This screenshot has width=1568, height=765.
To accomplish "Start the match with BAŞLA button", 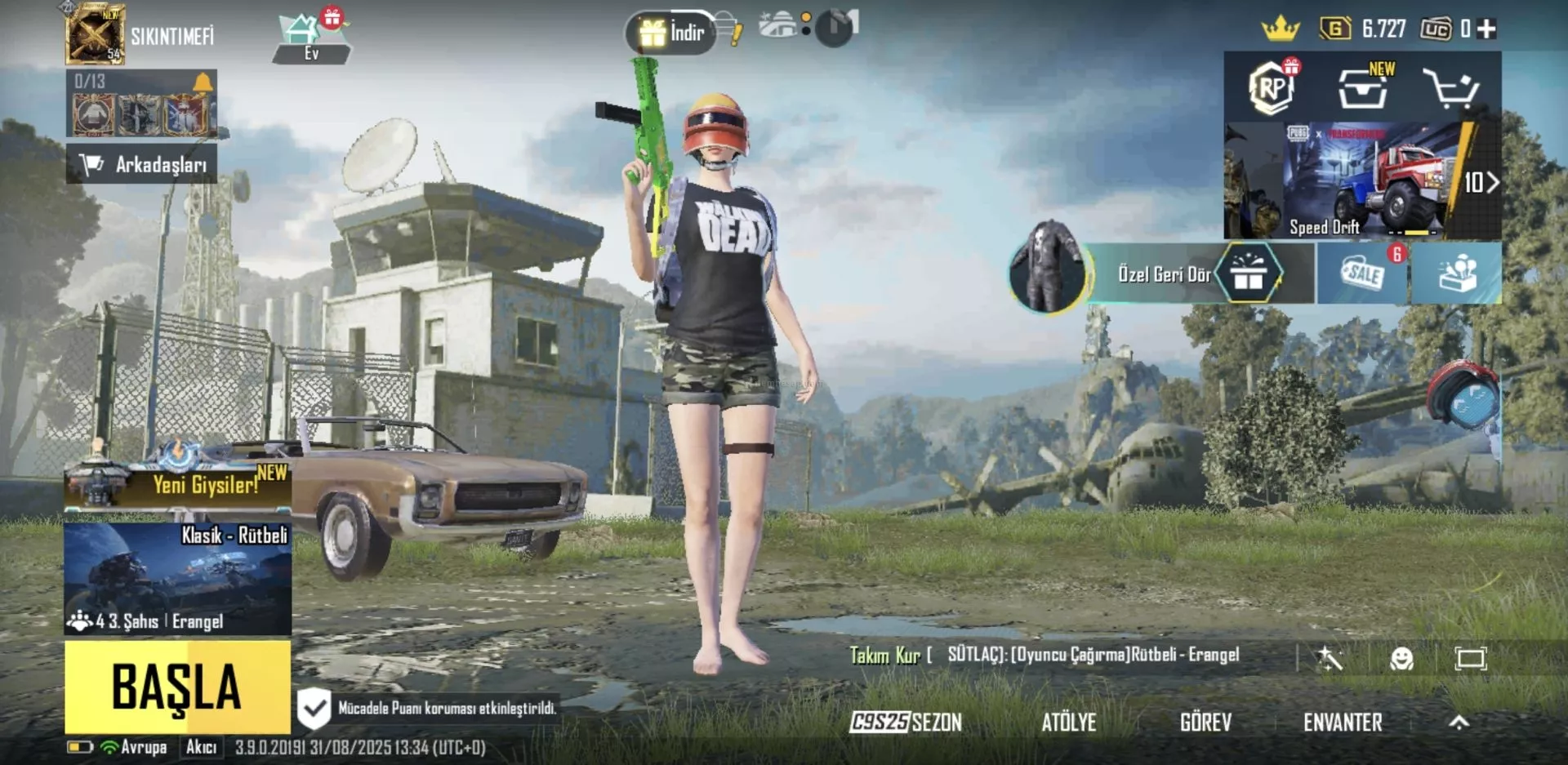I will (x=177, y=687).
